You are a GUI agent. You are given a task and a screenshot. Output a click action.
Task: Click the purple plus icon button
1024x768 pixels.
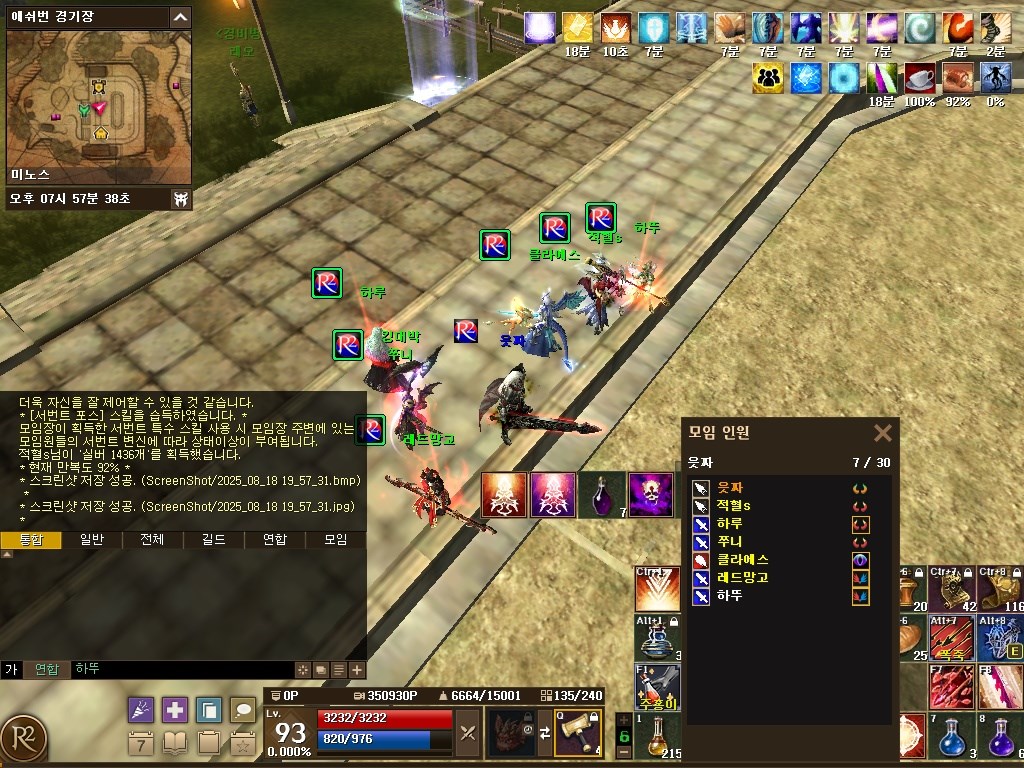coord(175,710)
